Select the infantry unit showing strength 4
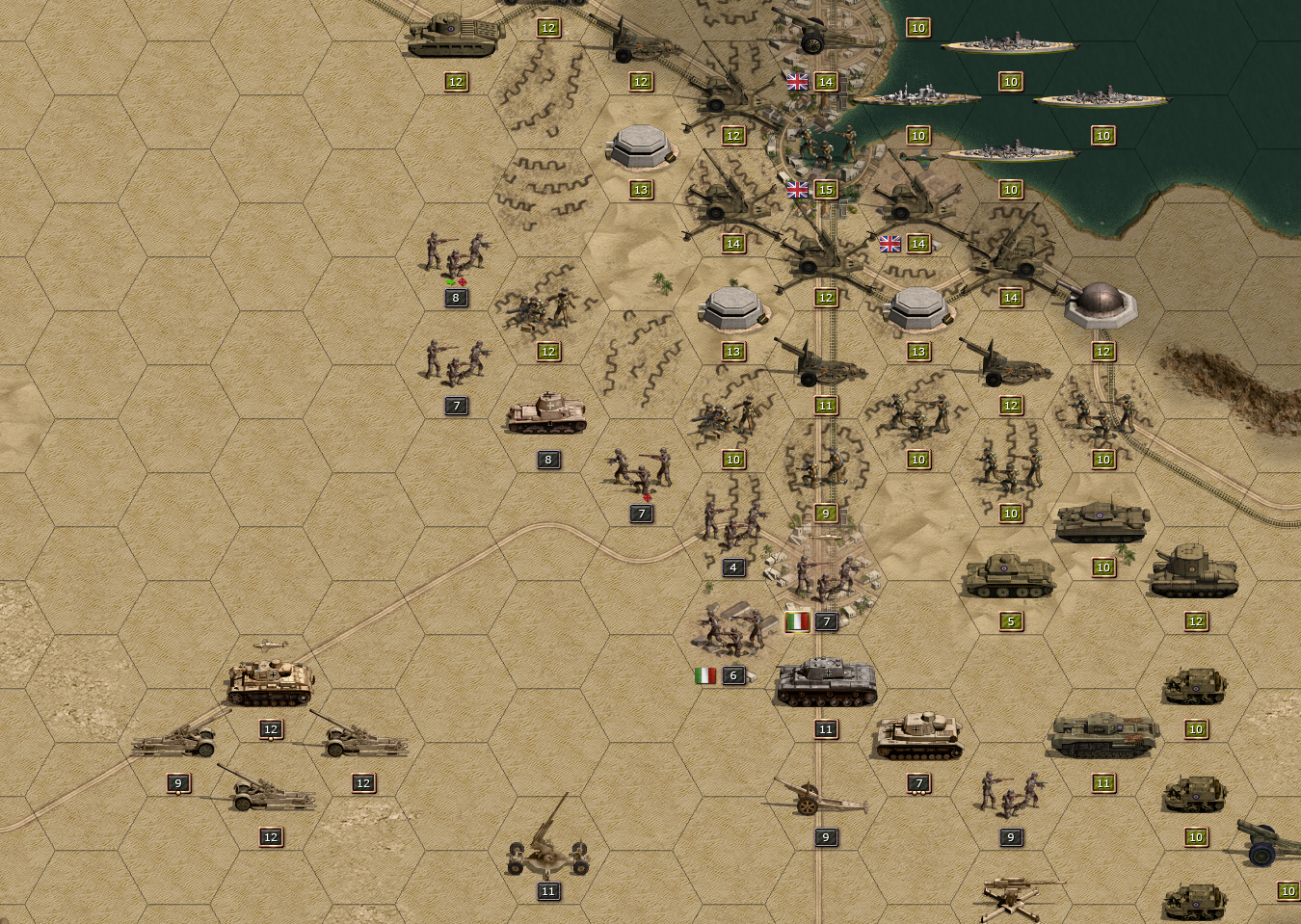This screenshot has width=1301, height=924. click(732, 525)
